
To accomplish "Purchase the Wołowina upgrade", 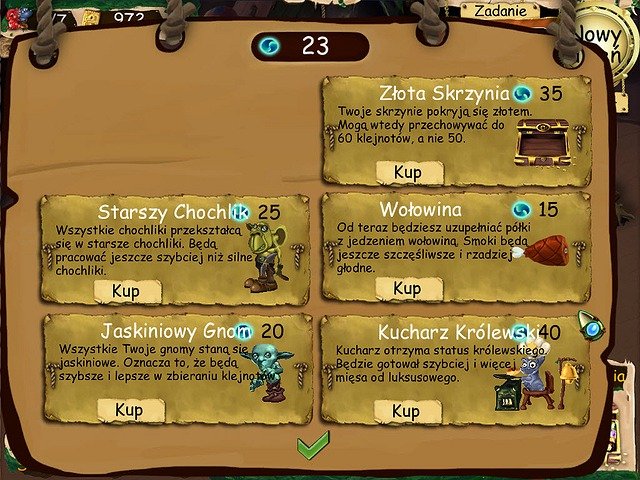I will (x=407, y=289).
